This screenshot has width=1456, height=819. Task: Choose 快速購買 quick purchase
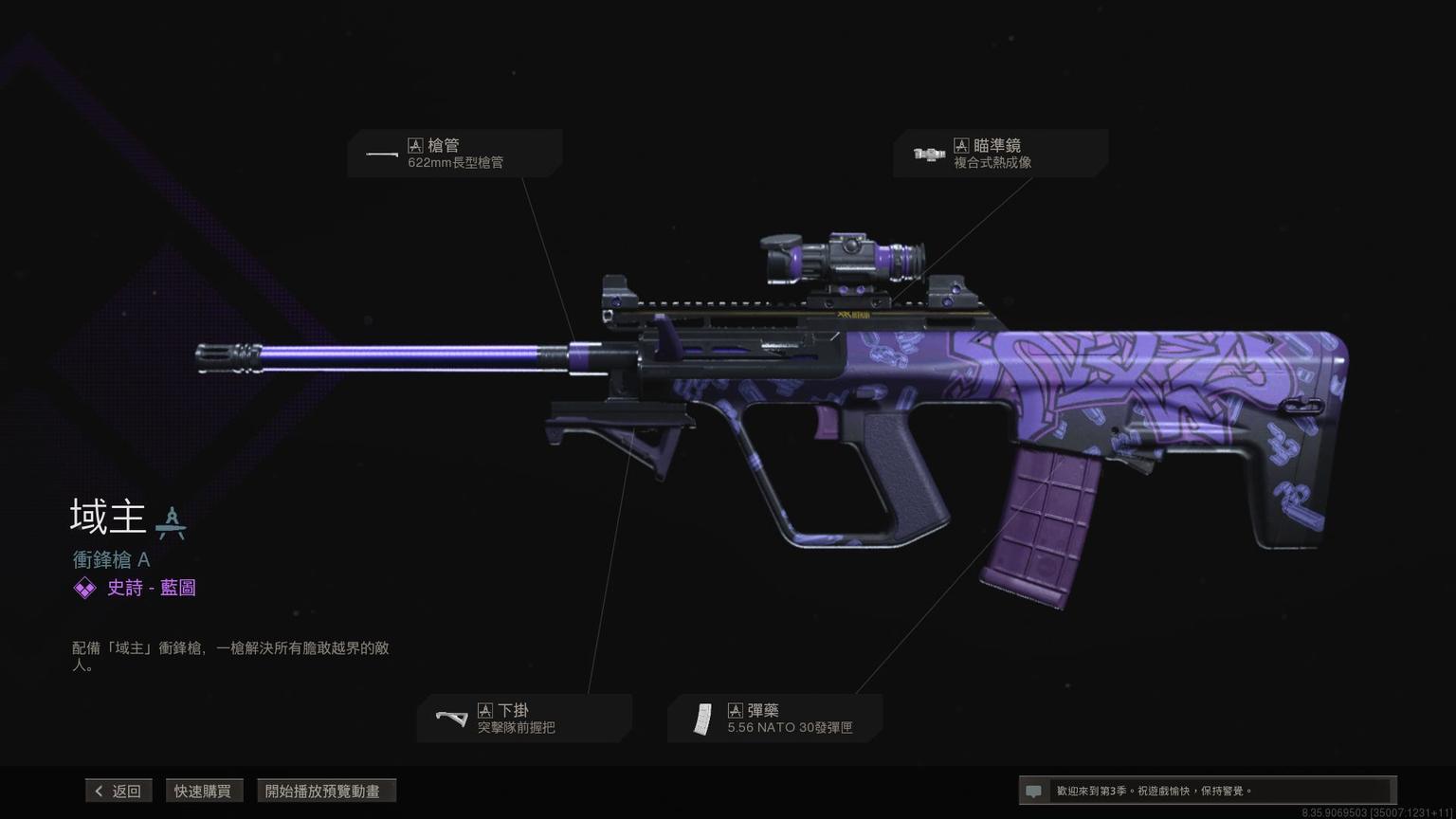tap(203, 791)
